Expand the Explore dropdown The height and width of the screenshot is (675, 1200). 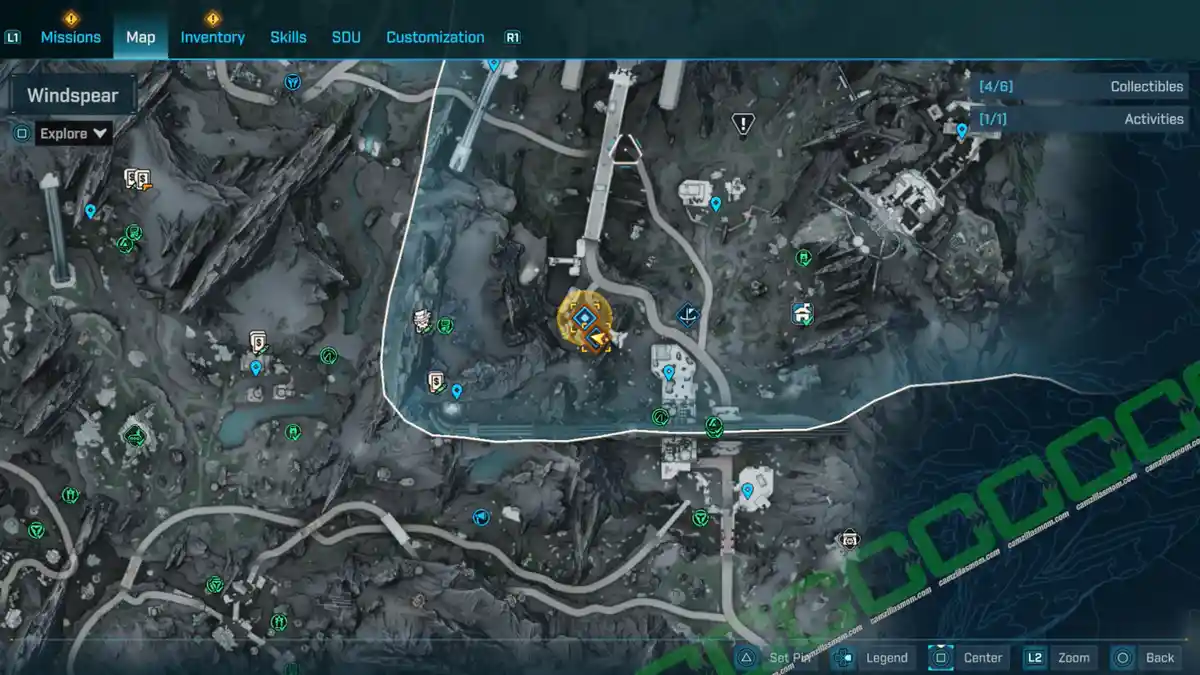coord(74,133)
